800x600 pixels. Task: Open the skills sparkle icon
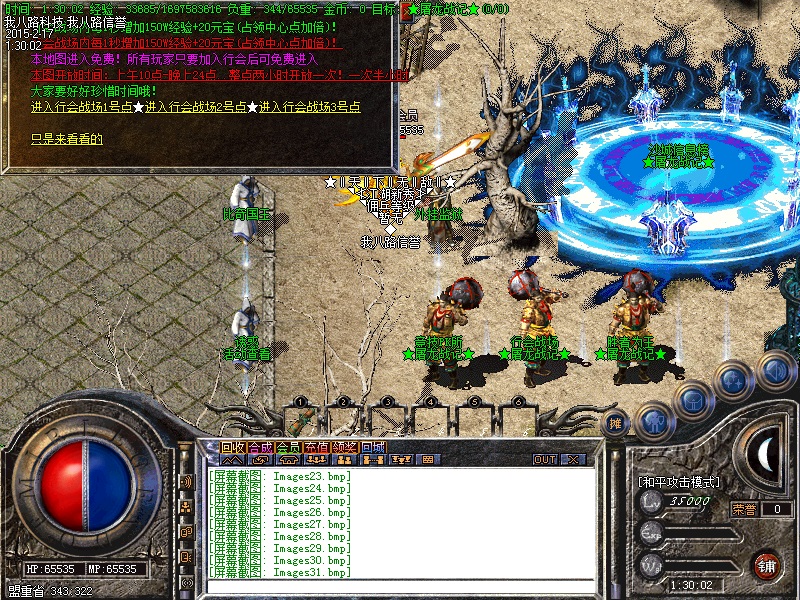click(x=733, y=381)
